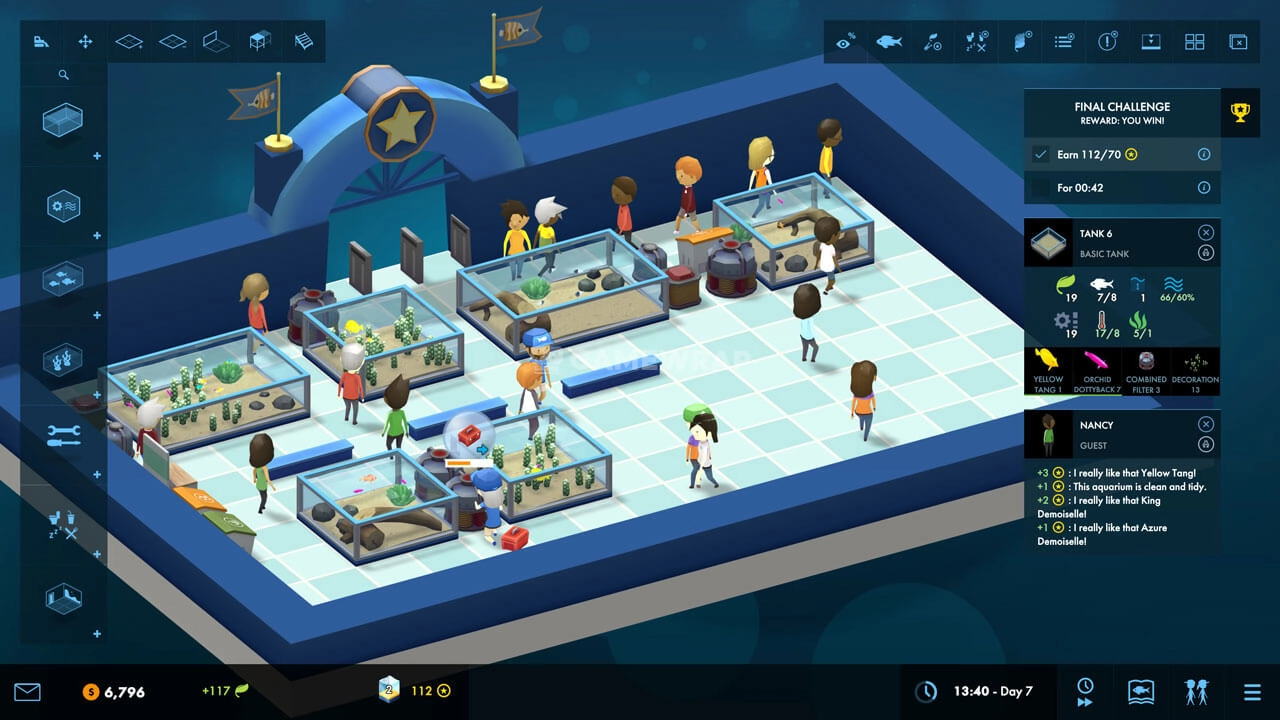
Task: Click the gold trophy challenge button
Action: click(x=1240, y=113)
